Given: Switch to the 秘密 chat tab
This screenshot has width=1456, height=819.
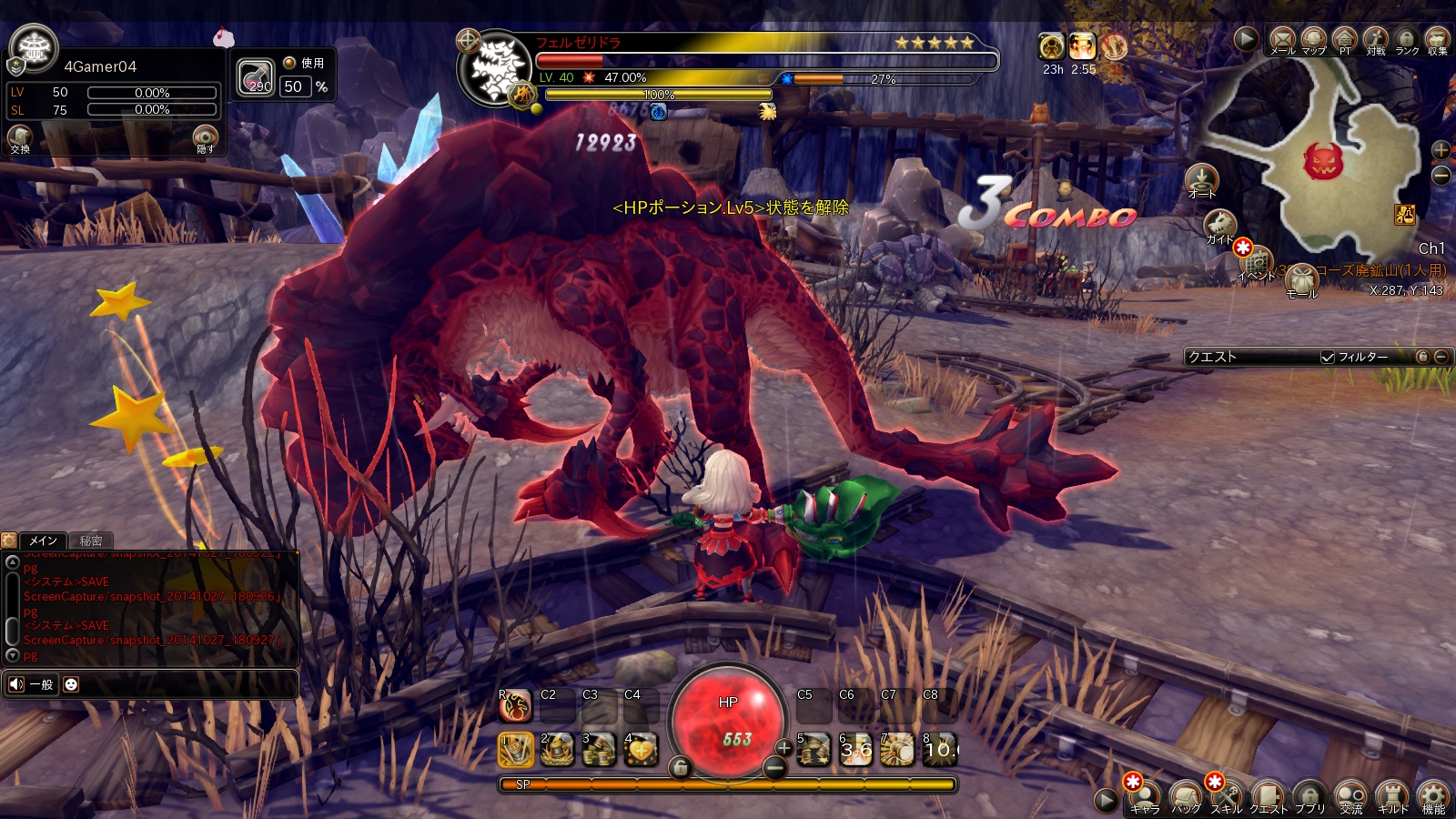Looking at the screenshot, I should tap(90, 541).
